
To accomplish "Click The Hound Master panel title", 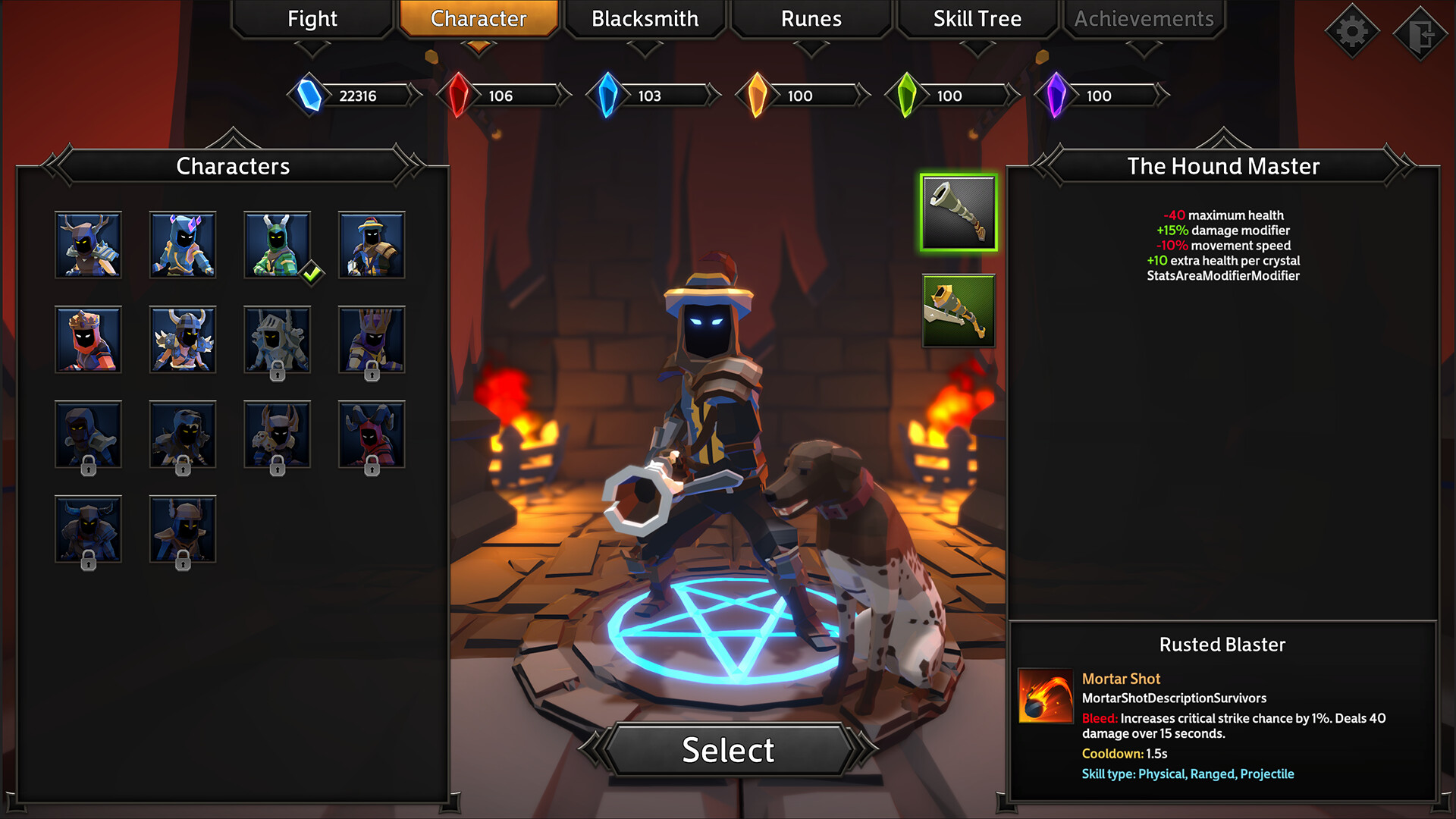I will click(1222, 165).
